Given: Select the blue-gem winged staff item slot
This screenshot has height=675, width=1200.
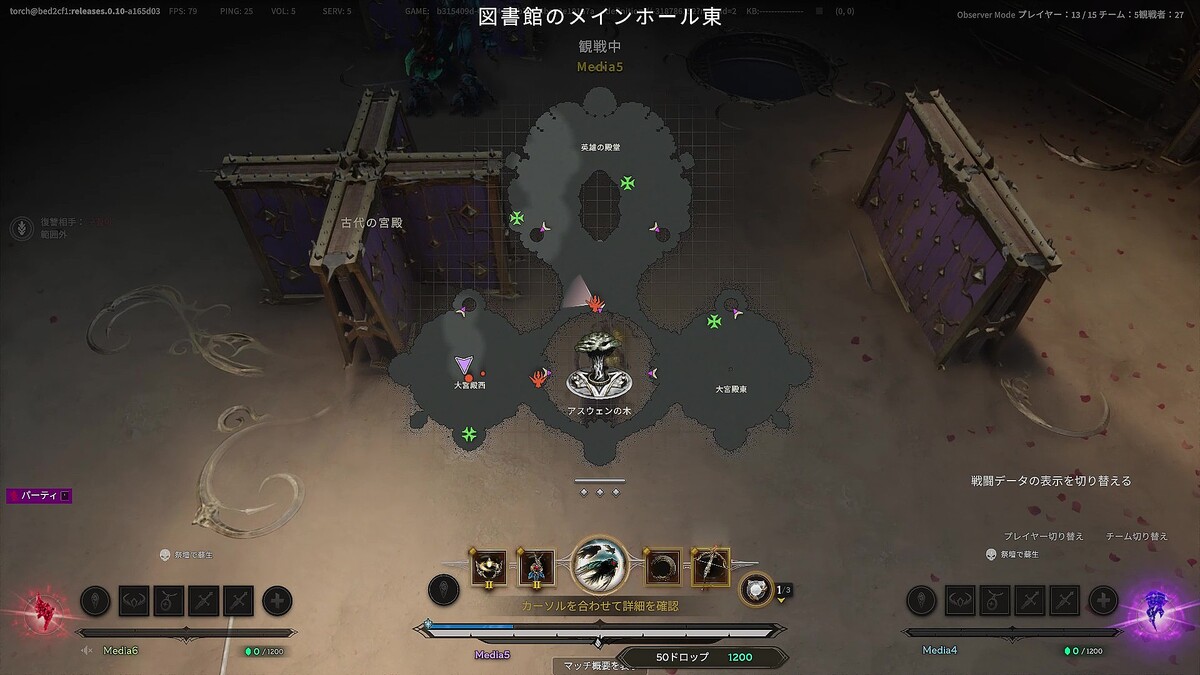Looking at the screenshot, I should [537, 567].
